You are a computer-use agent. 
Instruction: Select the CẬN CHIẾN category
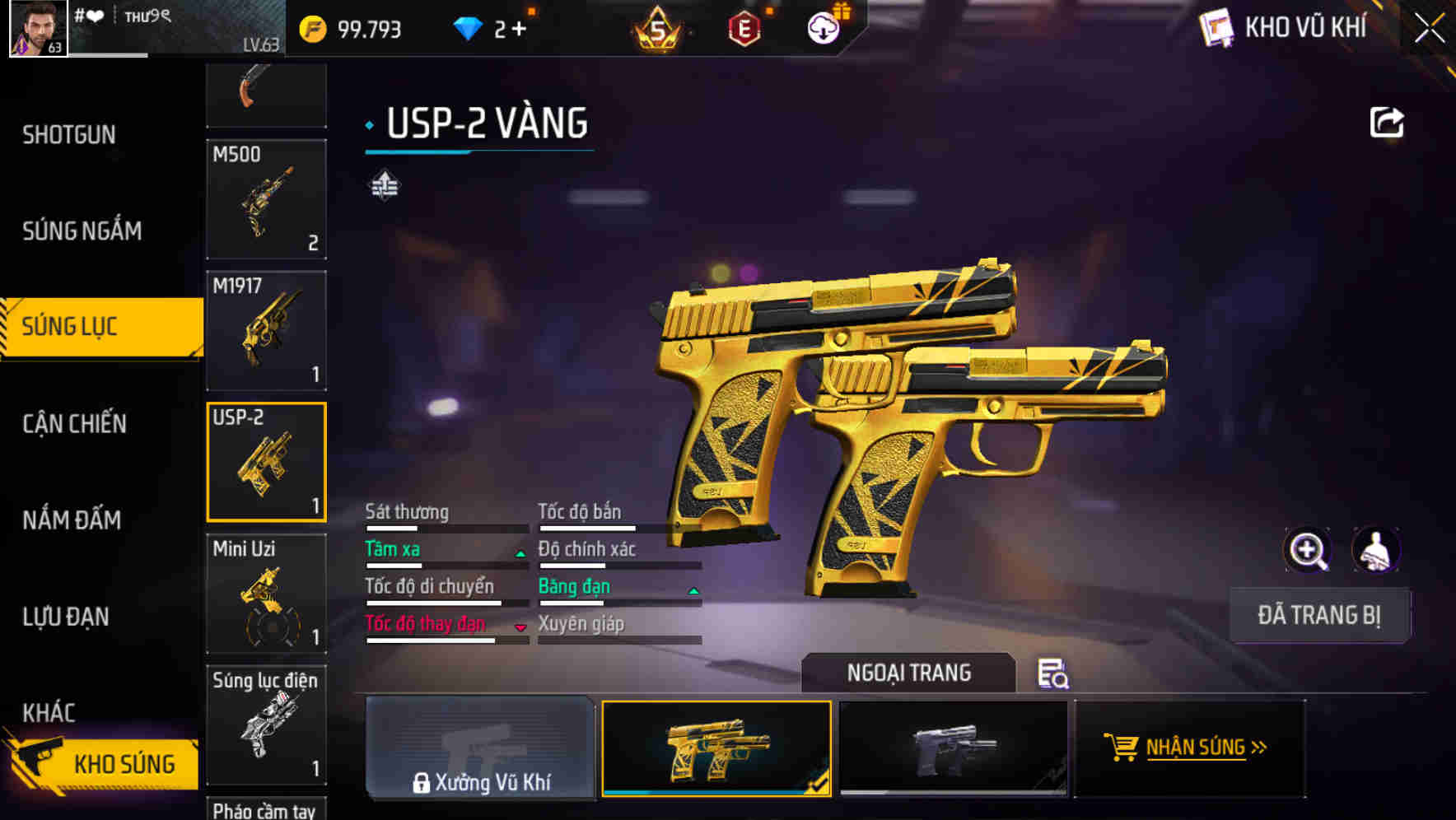point(76,423)
